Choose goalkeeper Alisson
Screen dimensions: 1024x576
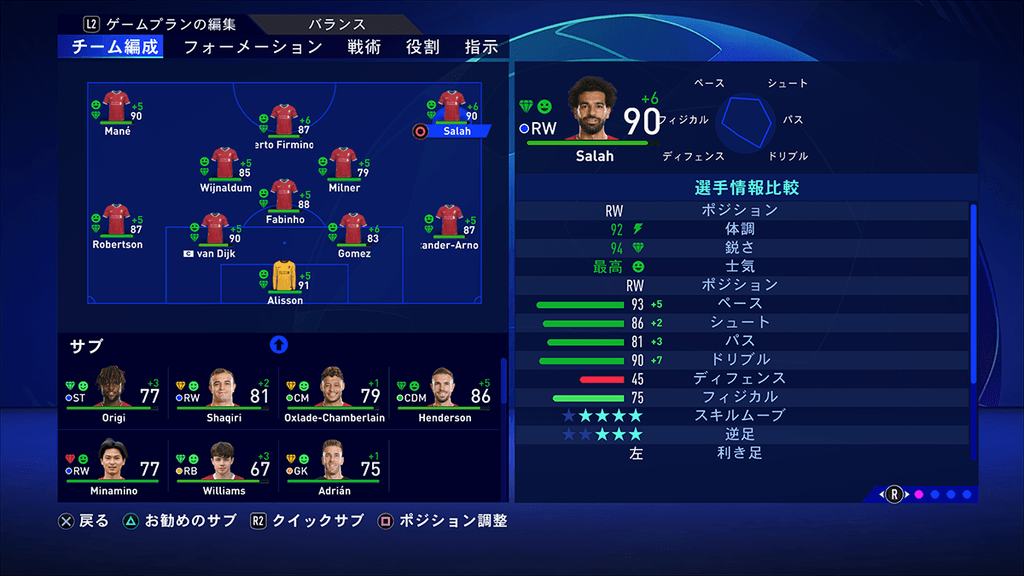pyautogui.click(x=285, y=277)
